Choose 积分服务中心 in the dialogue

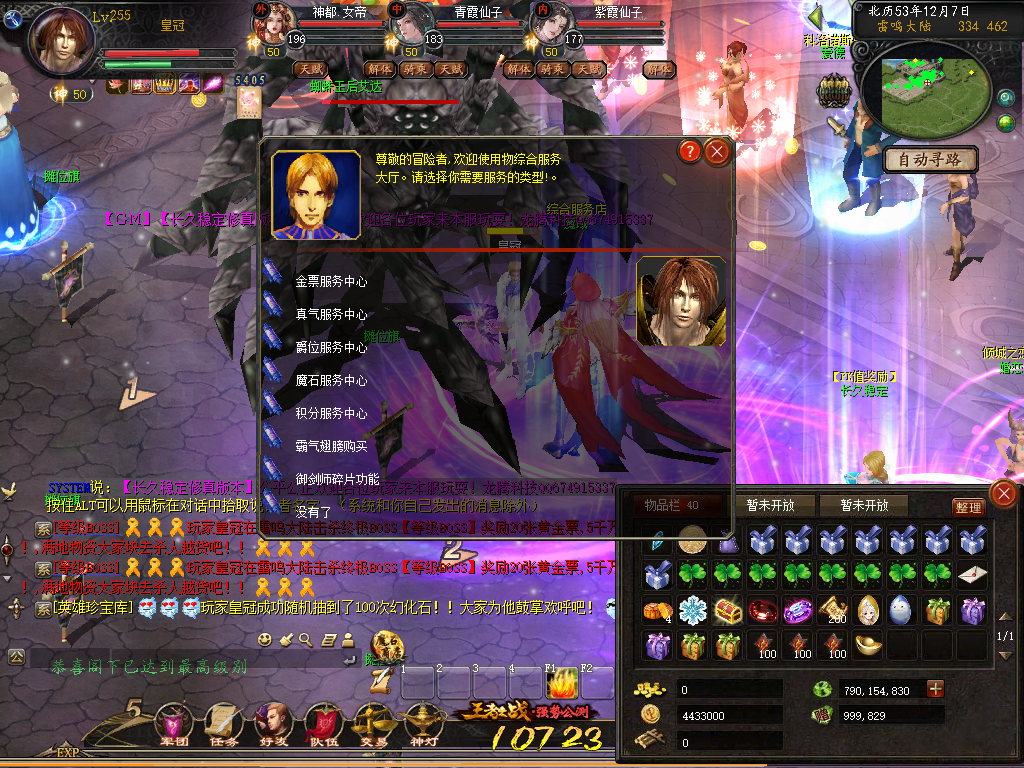330,414
